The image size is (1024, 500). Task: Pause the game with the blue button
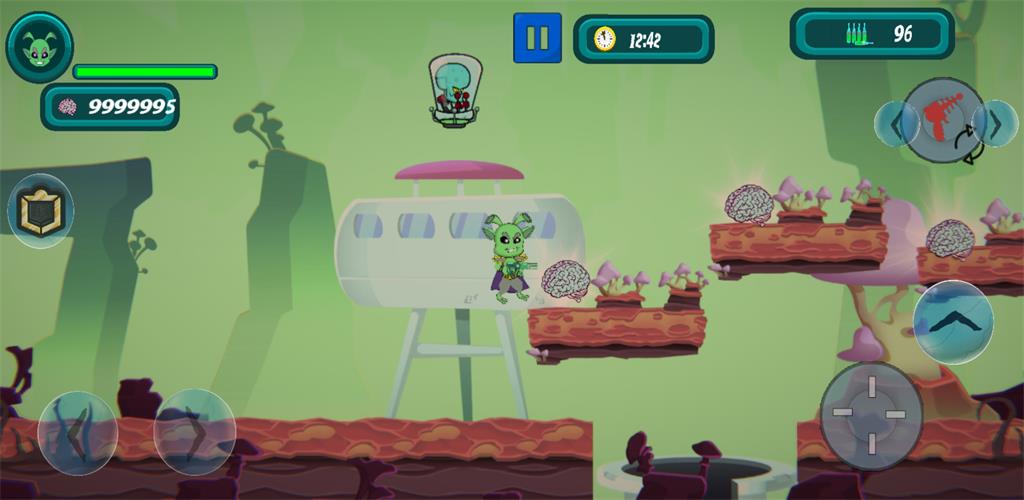[537, 38]
